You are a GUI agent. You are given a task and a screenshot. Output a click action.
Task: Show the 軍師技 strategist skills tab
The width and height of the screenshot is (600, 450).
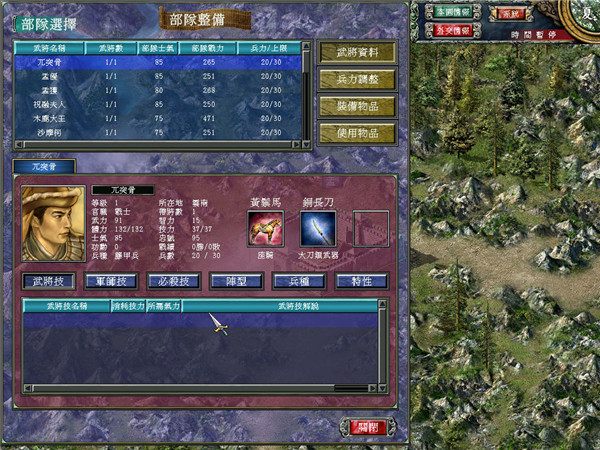tap(111, 281)
